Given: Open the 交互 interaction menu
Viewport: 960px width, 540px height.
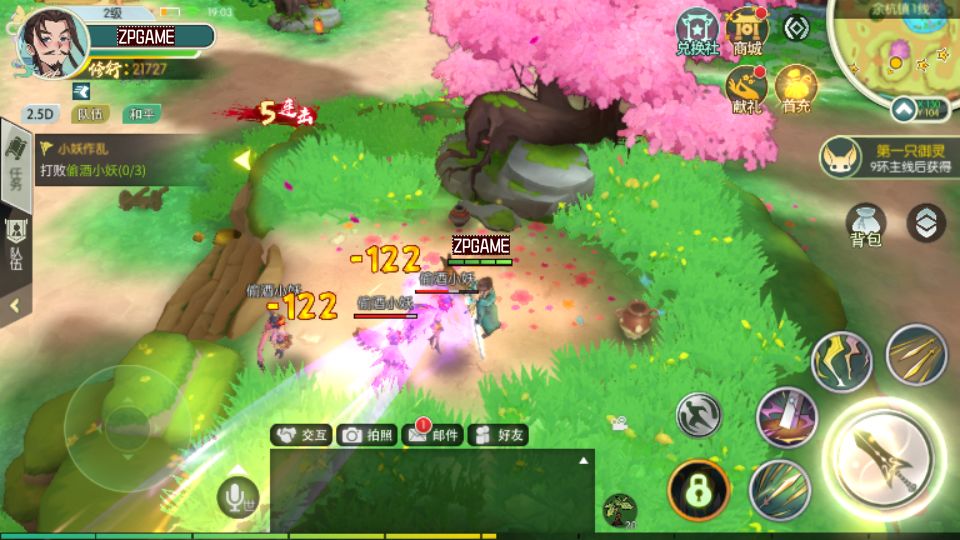Looking at the screenshot, I should point(302,435).
